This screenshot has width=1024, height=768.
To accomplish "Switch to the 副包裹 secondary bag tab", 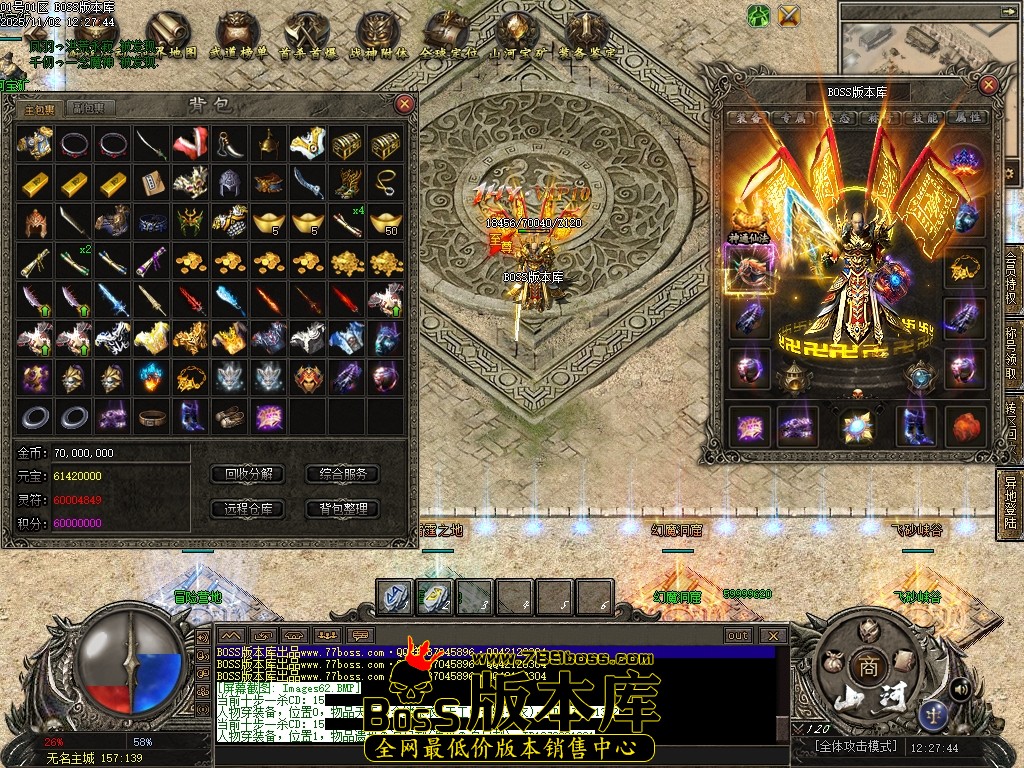I will tap(87, 108).
